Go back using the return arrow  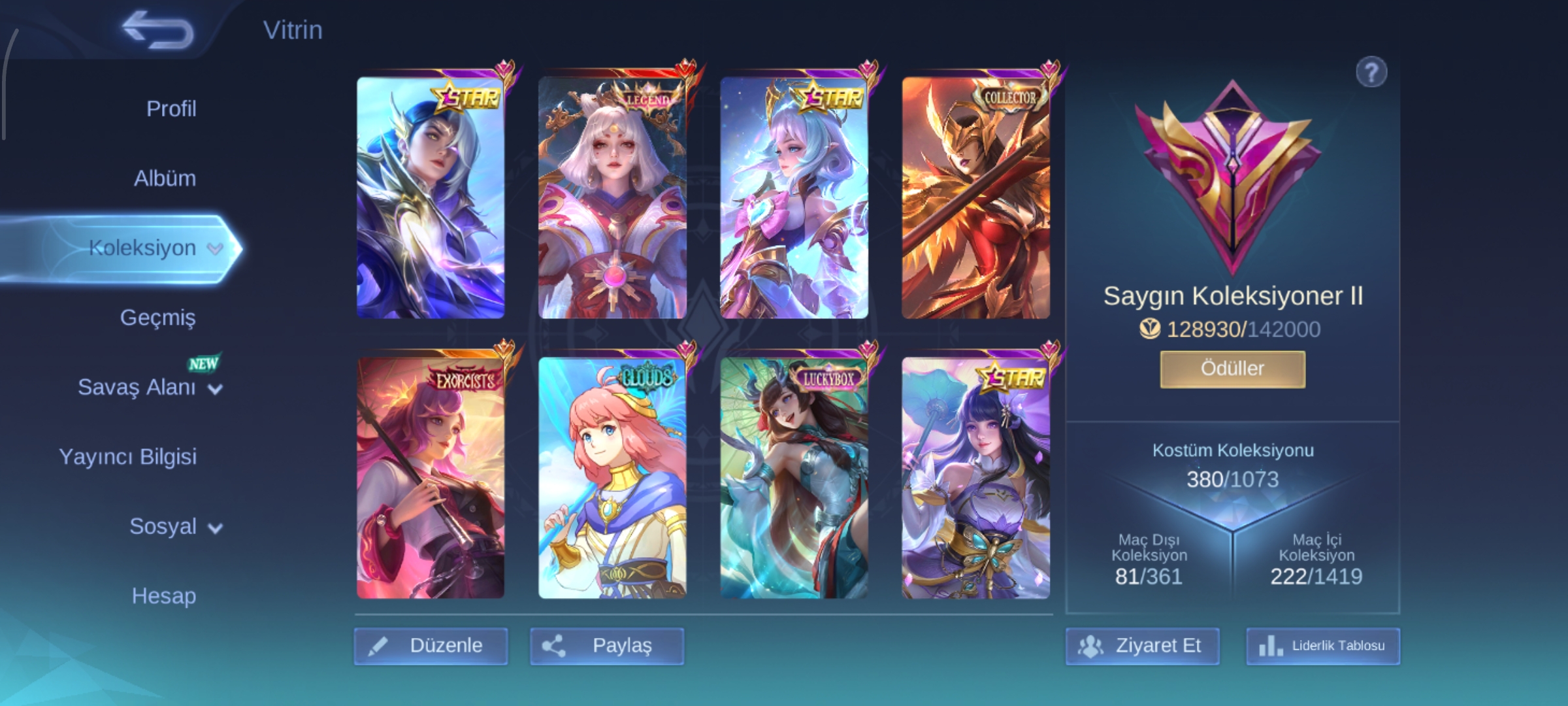click(158, 31)
